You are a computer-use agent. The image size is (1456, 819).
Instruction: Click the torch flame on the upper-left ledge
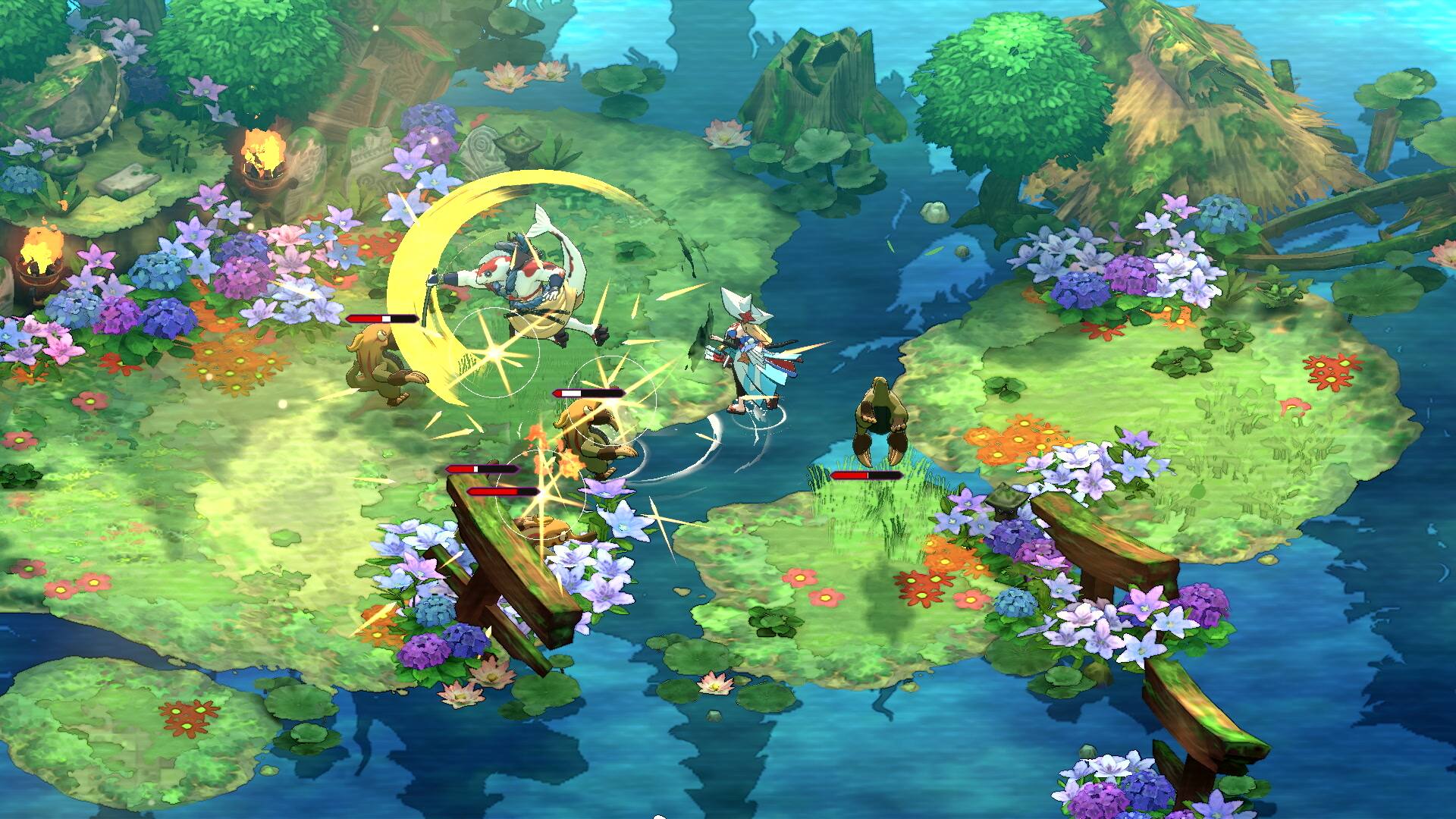click(262, 148)
